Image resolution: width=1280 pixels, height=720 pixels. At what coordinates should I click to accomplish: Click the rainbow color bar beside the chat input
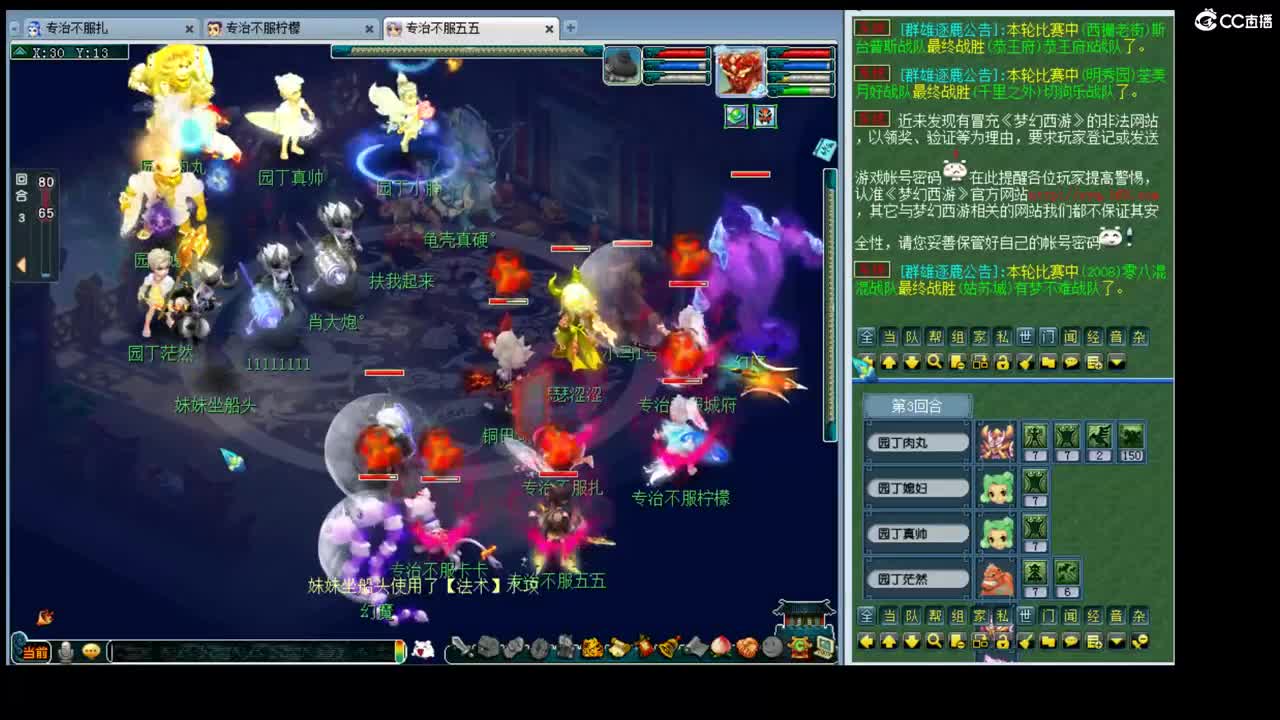[400, 650]
